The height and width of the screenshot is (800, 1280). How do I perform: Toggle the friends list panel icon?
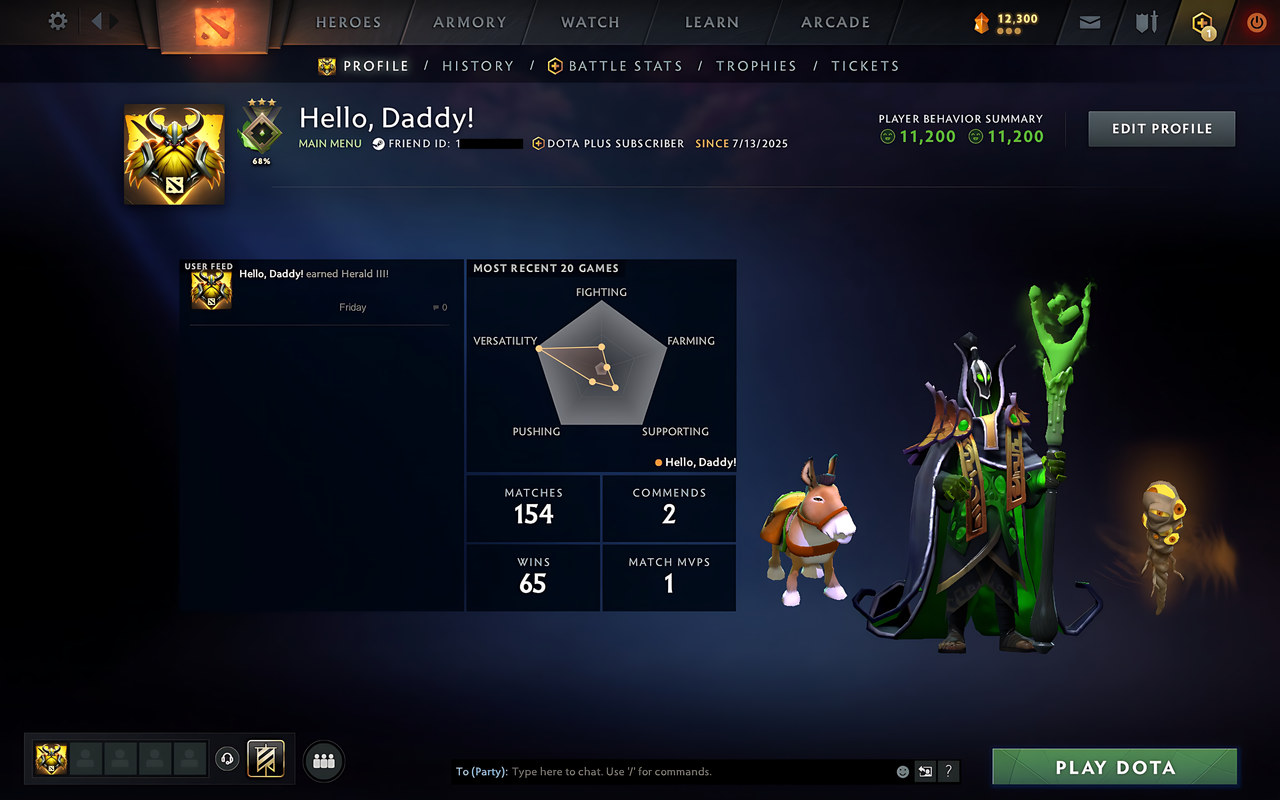point(323,760)
